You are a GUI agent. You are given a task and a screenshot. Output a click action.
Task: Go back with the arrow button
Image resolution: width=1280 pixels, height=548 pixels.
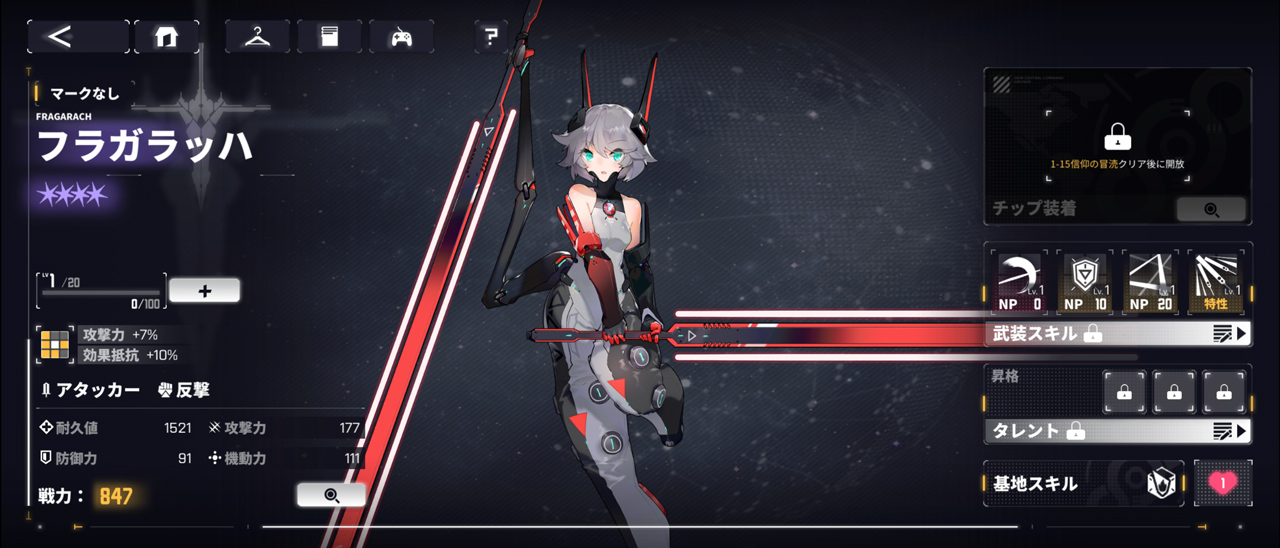[77, 37]
